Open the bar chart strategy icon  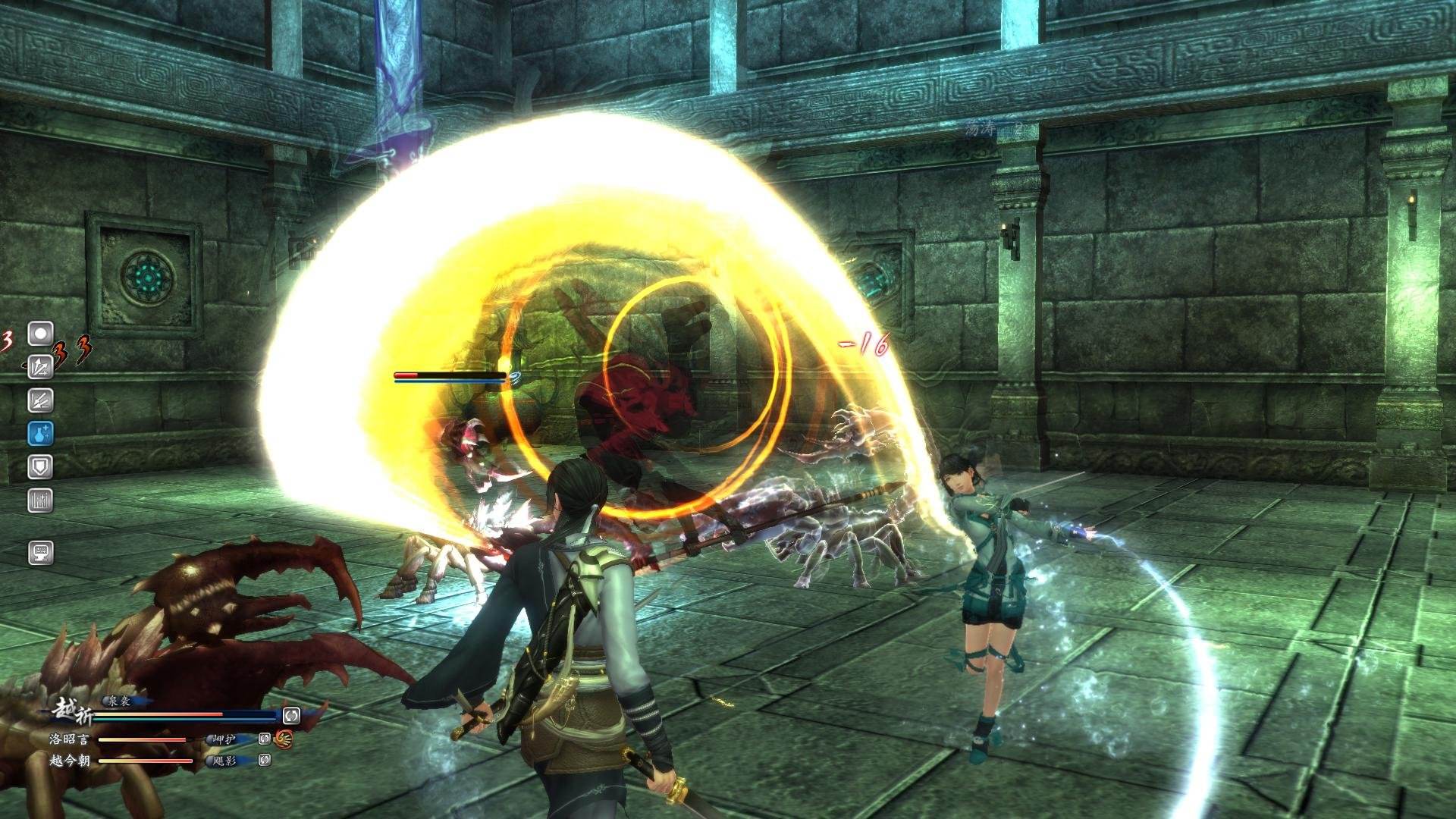[x=40, y=500]
